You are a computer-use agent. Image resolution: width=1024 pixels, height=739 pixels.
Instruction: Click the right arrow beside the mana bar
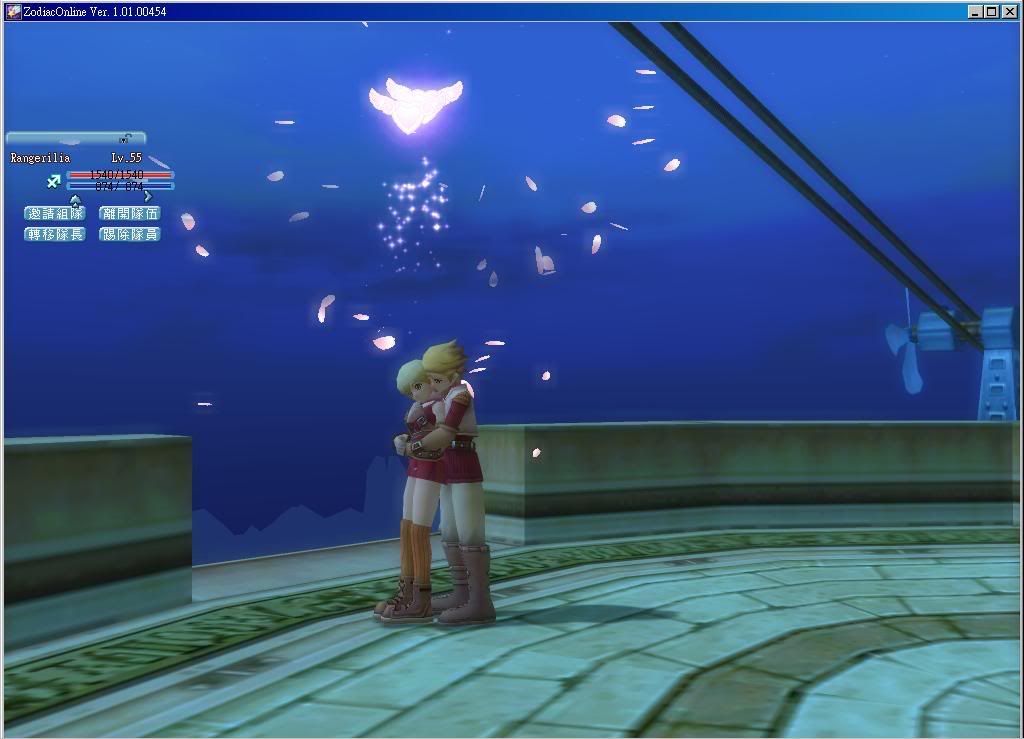point(148,196)
